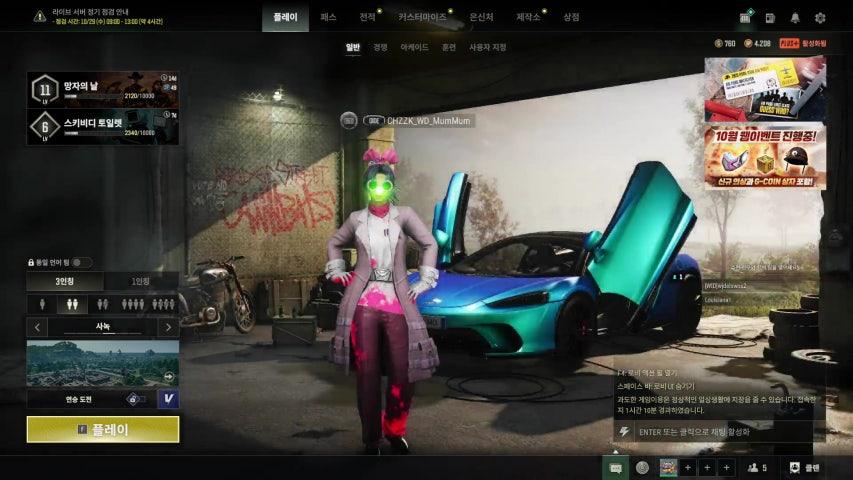Open the 망자의 날 pass progress card
Screen dimensions: 853x480
coord(103,89)
